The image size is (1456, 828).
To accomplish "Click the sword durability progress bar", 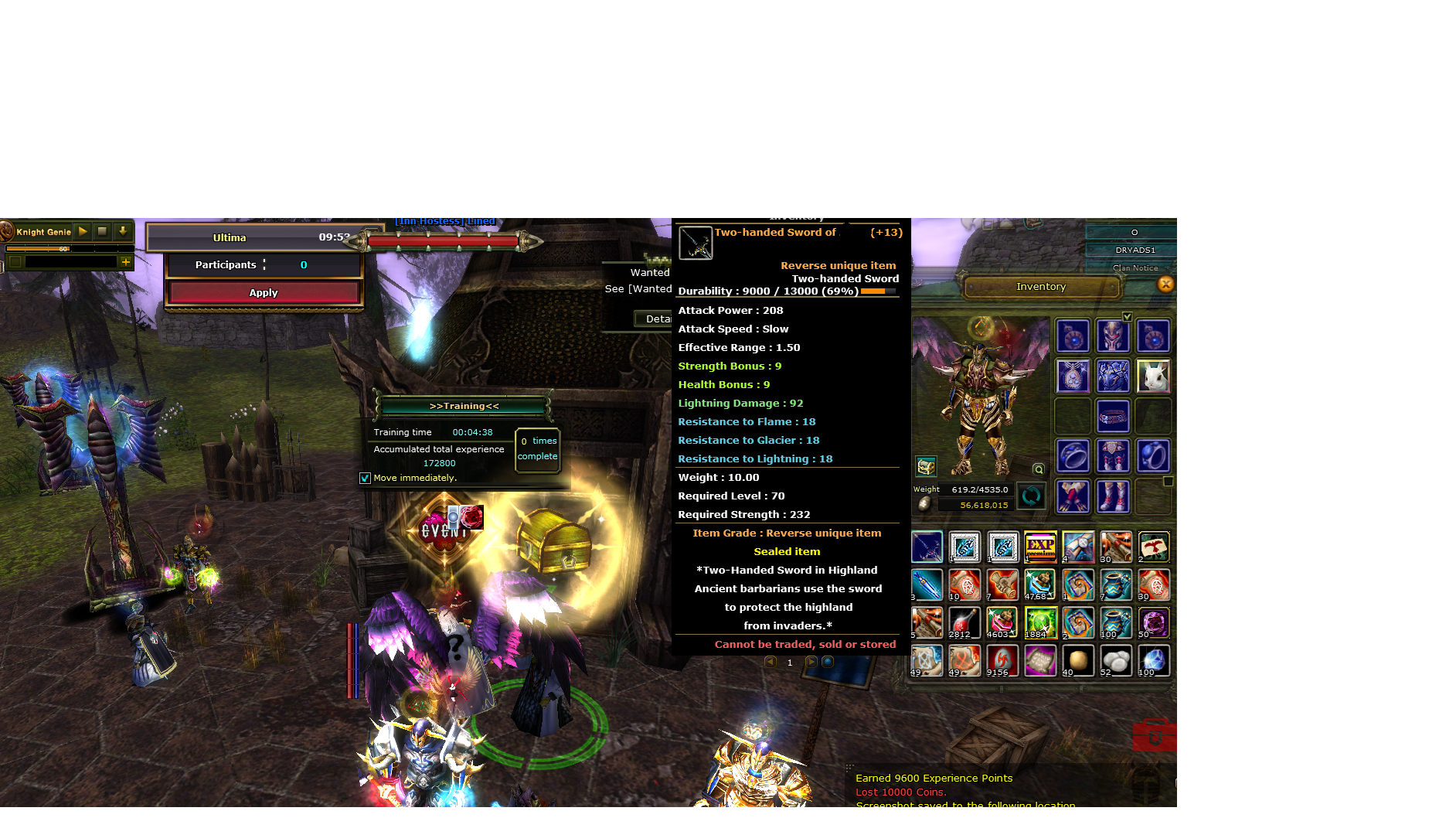I will (x=879, y=291).
